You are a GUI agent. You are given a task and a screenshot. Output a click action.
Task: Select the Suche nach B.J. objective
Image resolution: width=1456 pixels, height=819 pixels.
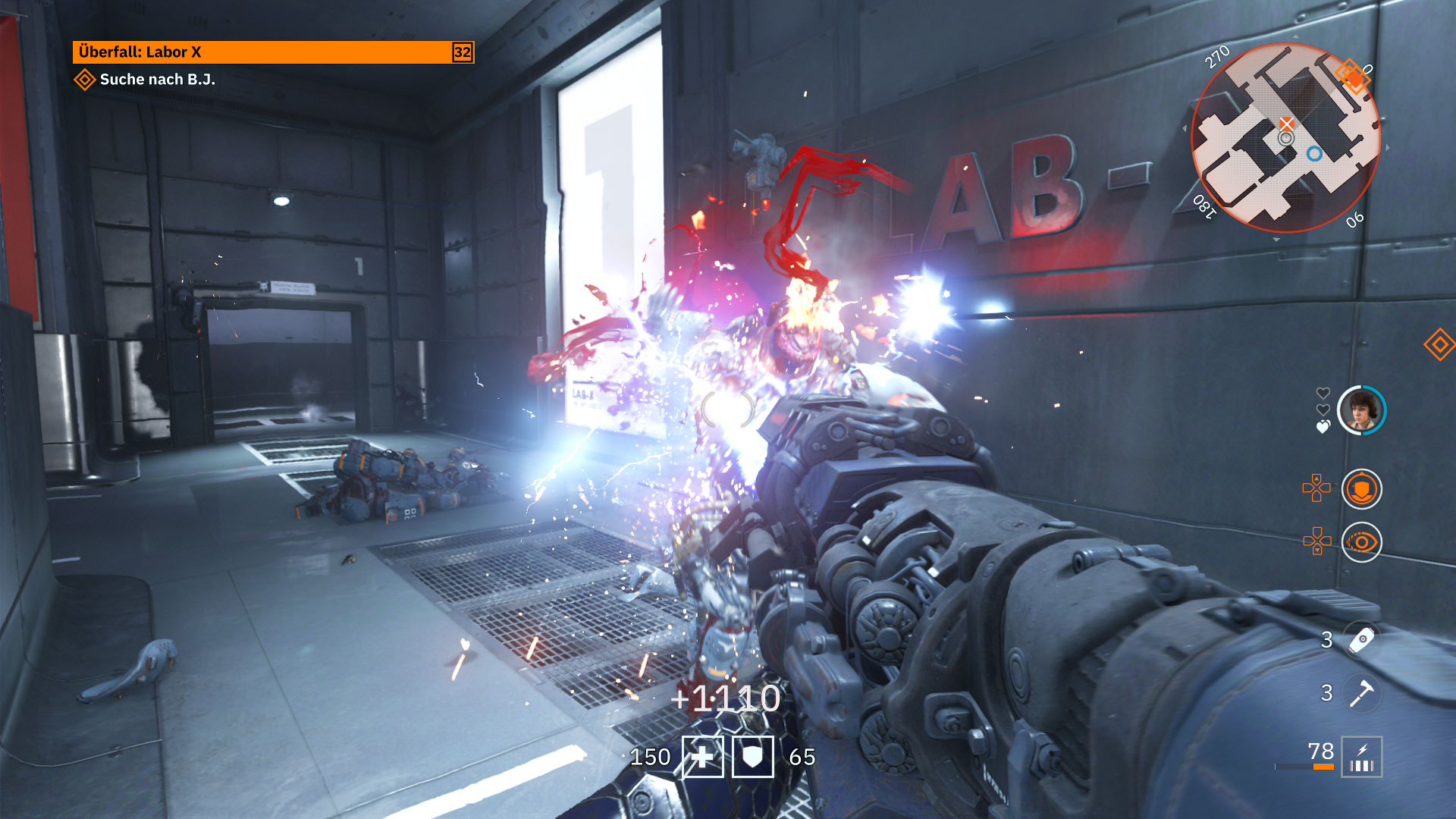coord(157,80)
